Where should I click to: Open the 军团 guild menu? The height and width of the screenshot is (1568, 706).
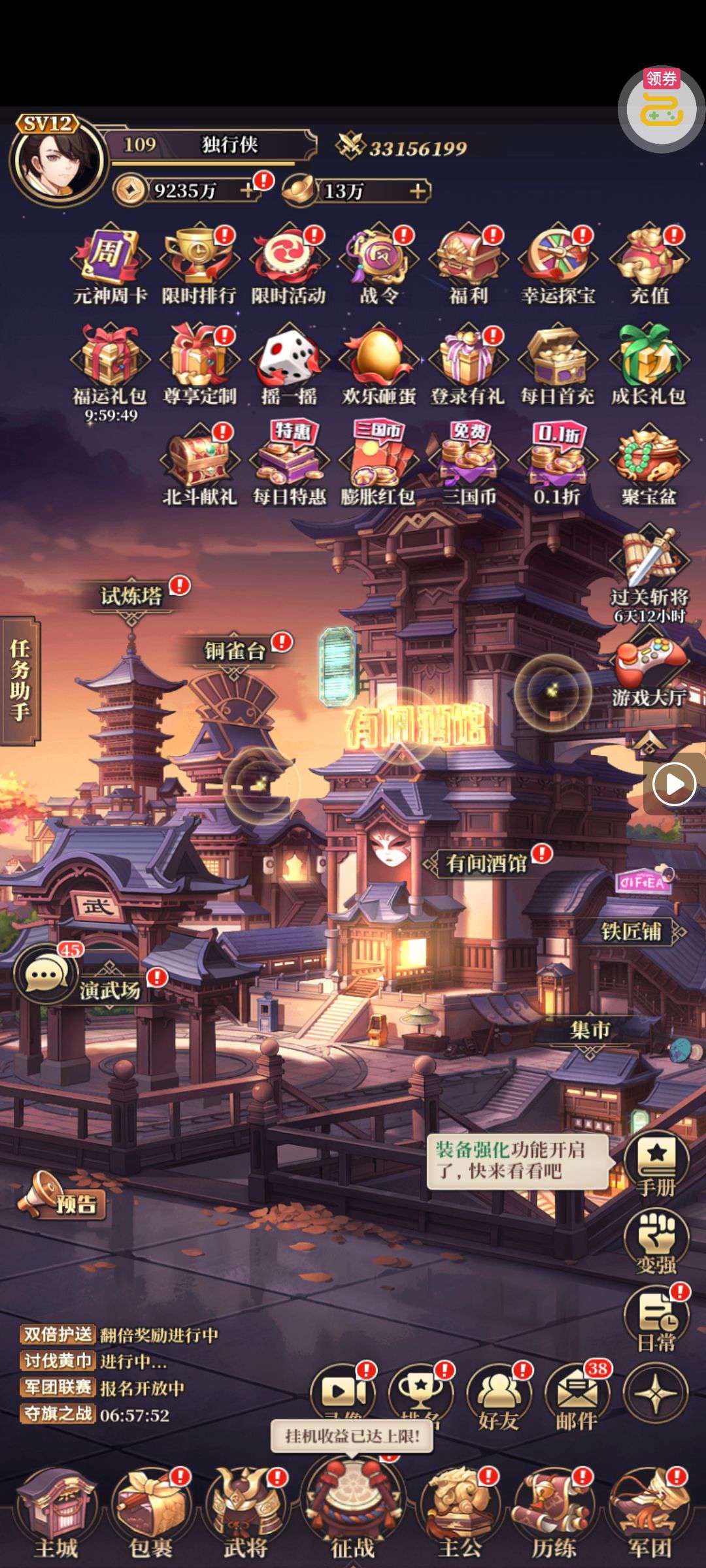648,1509
